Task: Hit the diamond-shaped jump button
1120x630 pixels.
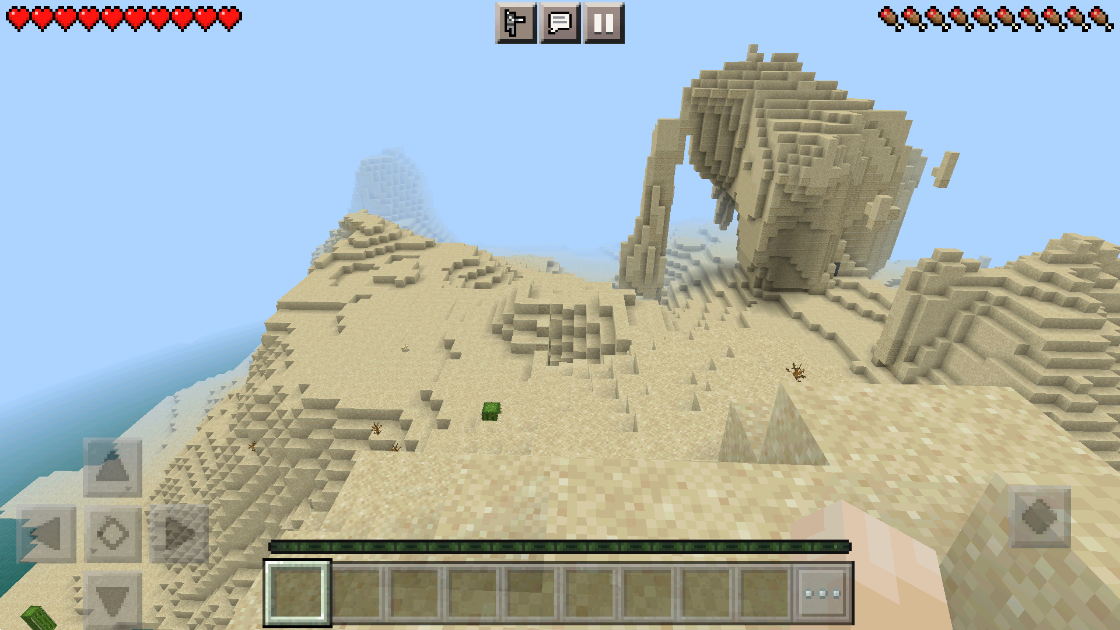Action: pyautogui.click(x=1040, y=517)
